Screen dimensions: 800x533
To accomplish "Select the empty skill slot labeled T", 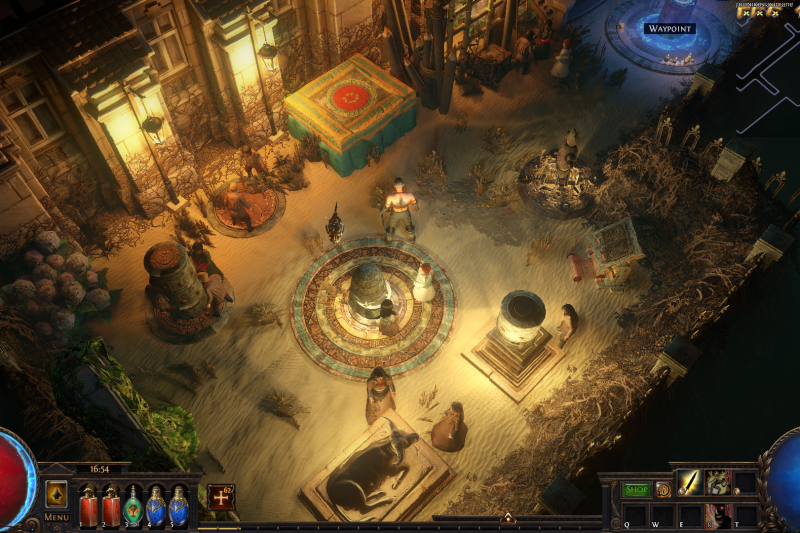I will point(745,515).
